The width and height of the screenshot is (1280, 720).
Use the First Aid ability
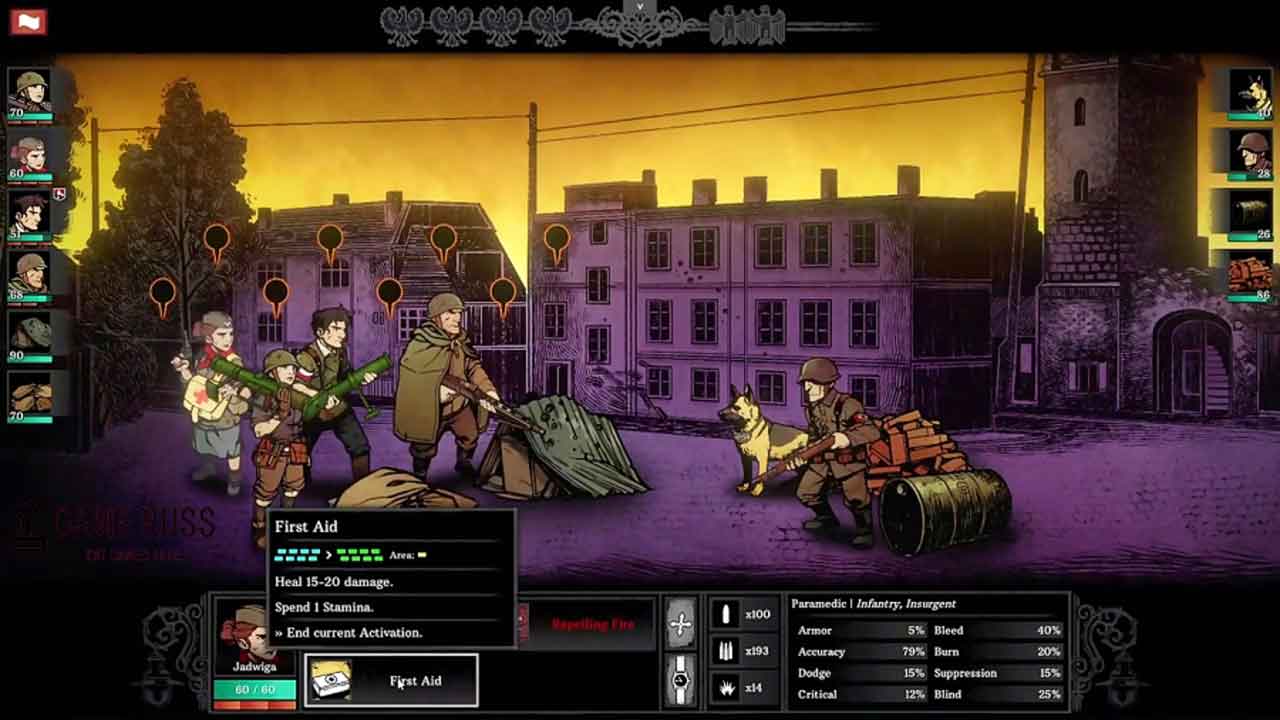tap(391, 681)
